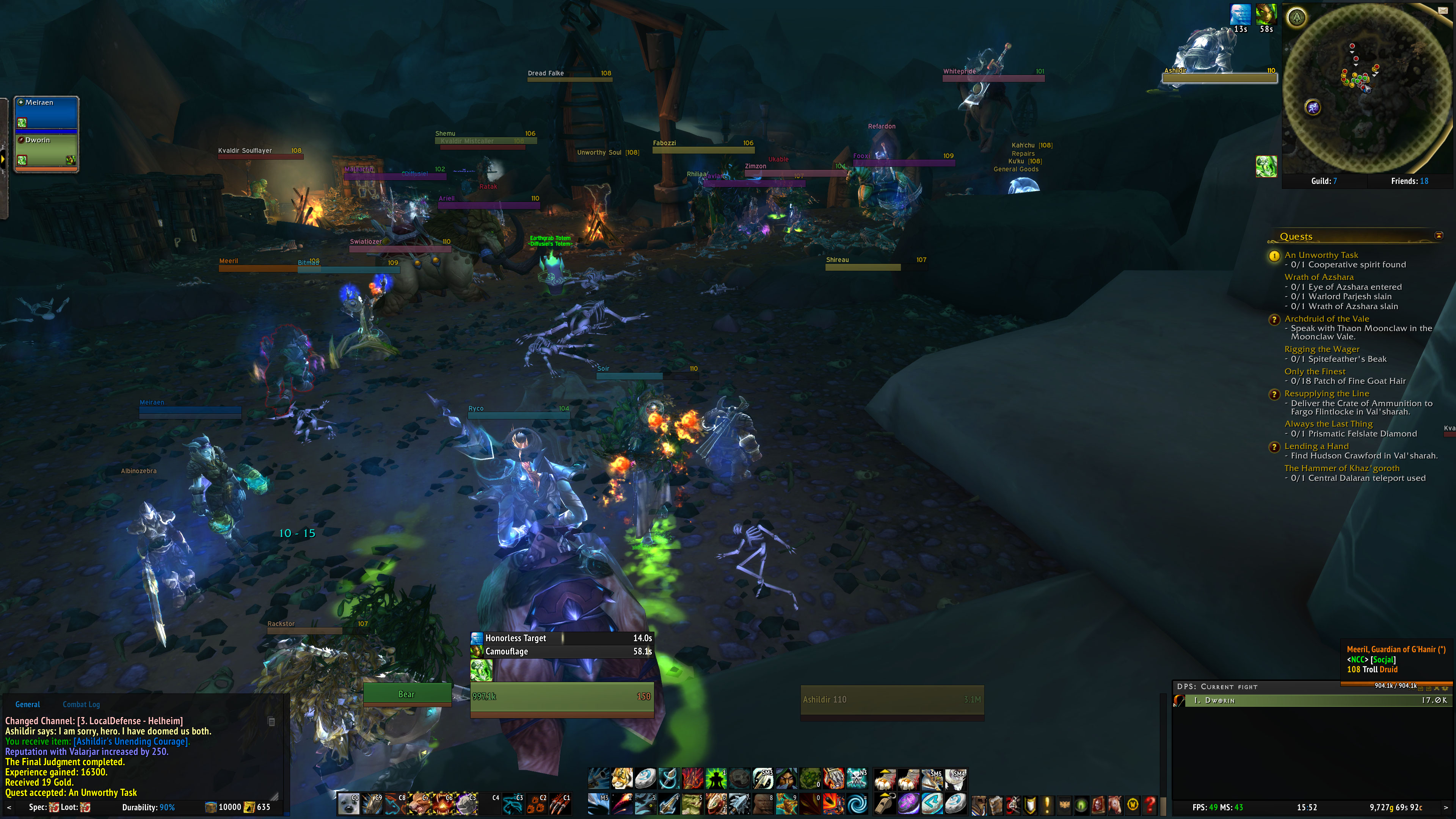Activate the Bear stance bar button
Screen dimensions: 1456x819
(x=406, y=694)
